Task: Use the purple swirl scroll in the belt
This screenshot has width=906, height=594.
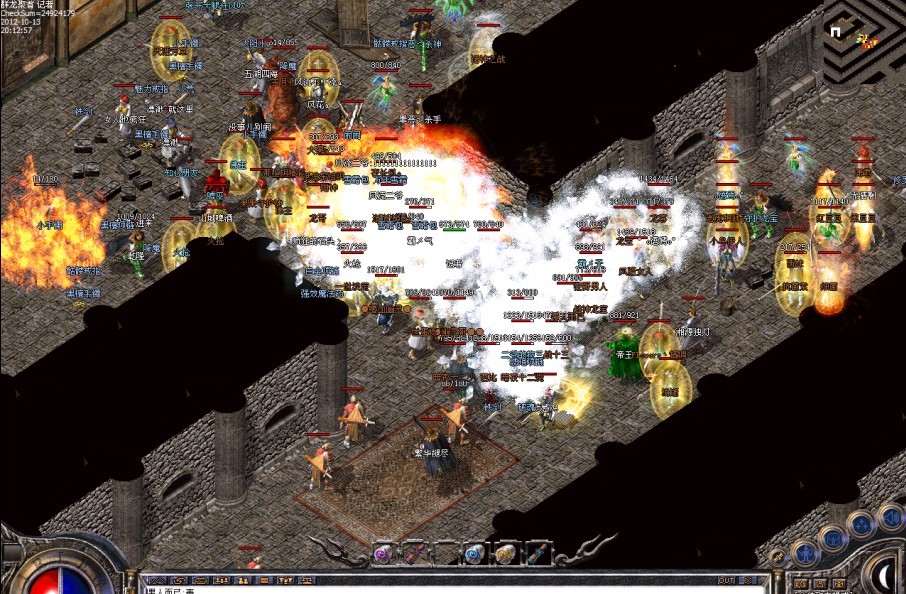Action: point(382,553)
